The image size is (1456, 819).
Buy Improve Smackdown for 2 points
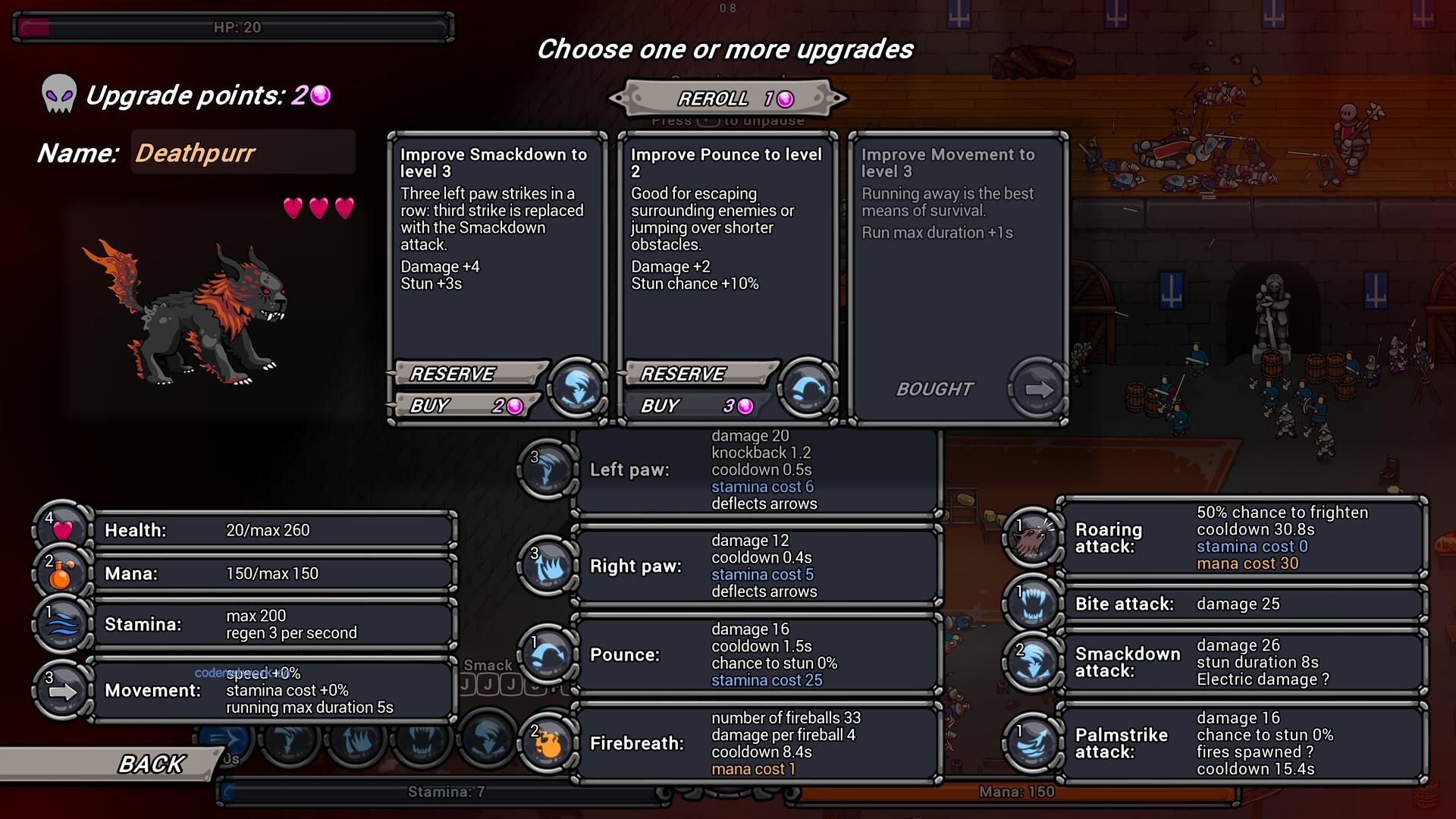(x=466, y=406)
